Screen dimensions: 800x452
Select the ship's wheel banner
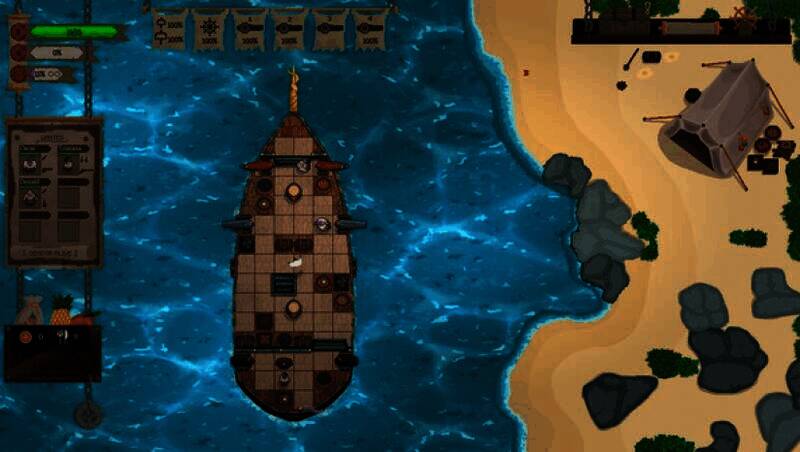coord(209,29)
